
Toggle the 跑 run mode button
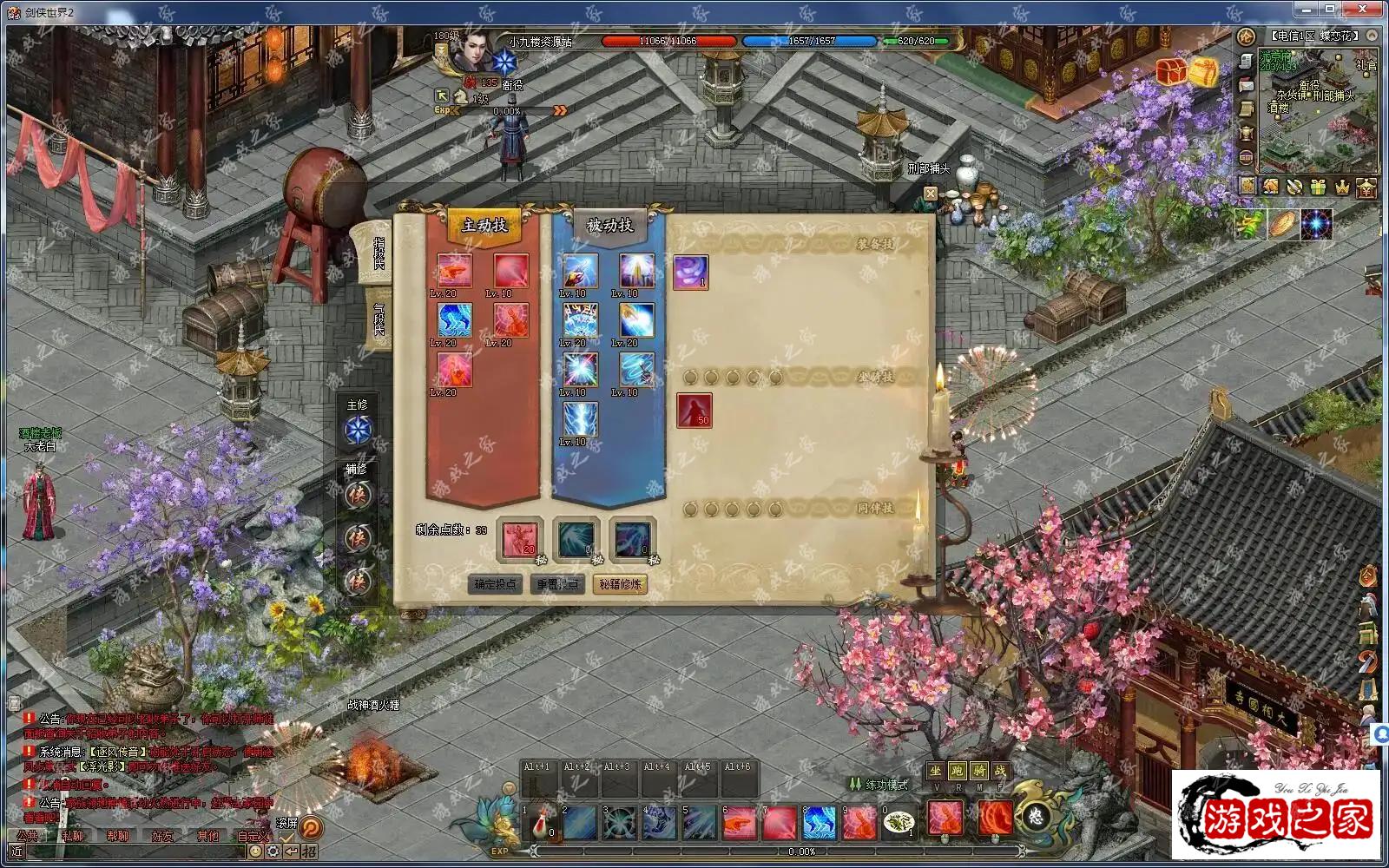coord(957,771)
